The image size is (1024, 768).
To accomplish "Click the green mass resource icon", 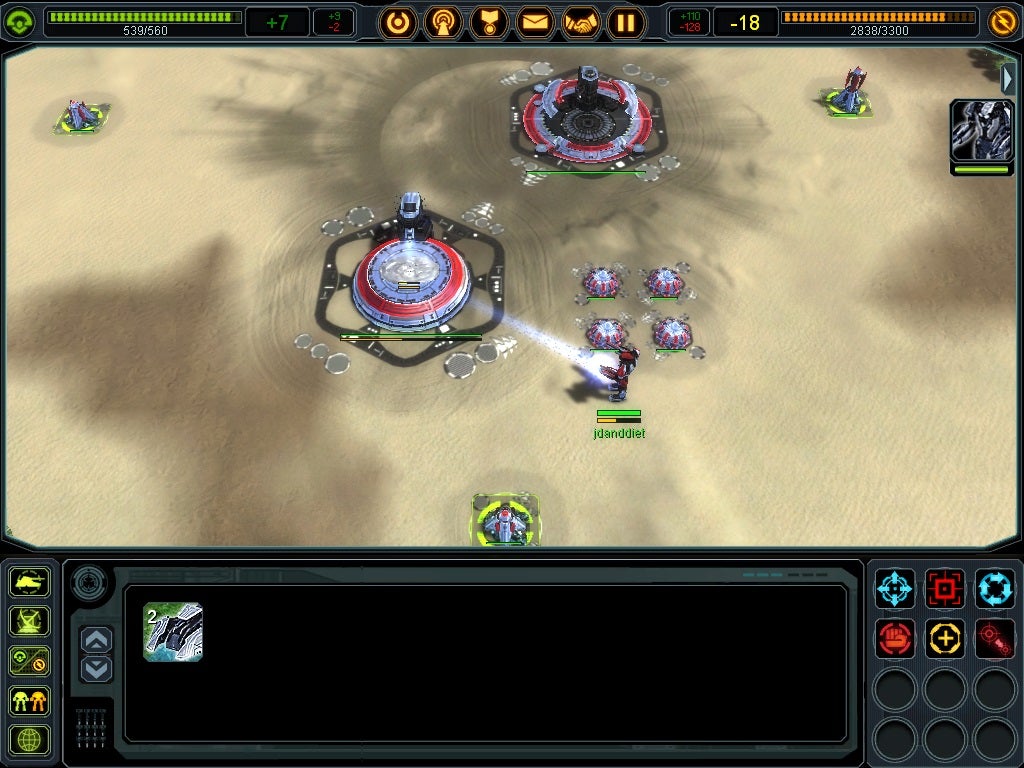I will [20, 22].
